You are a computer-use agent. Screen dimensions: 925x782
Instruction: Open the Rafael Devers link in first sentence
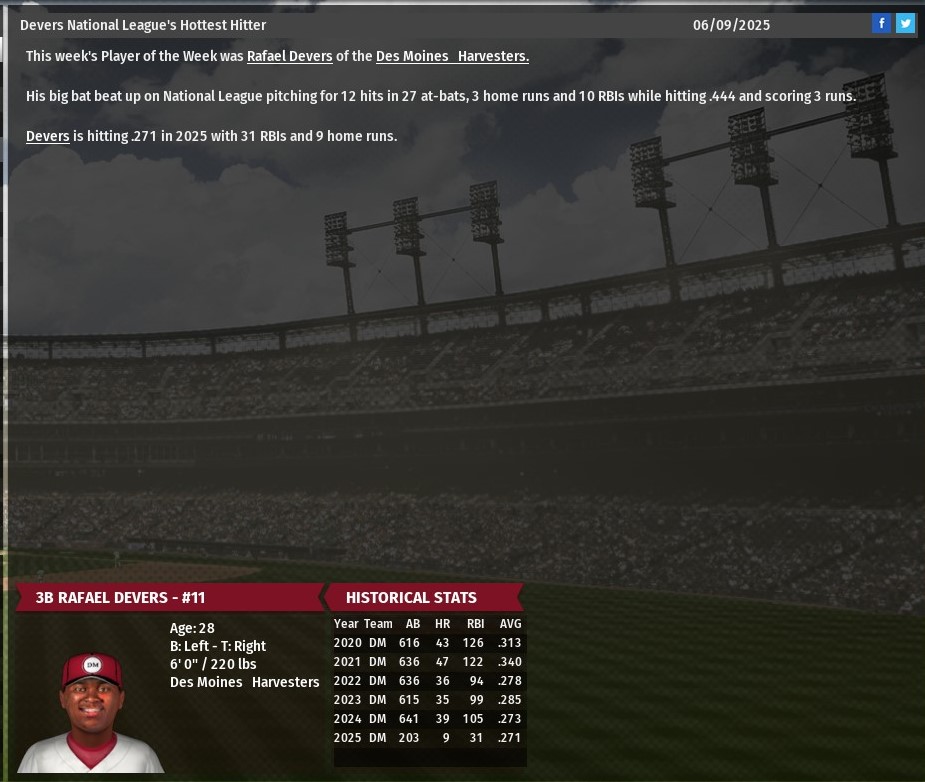289,57
